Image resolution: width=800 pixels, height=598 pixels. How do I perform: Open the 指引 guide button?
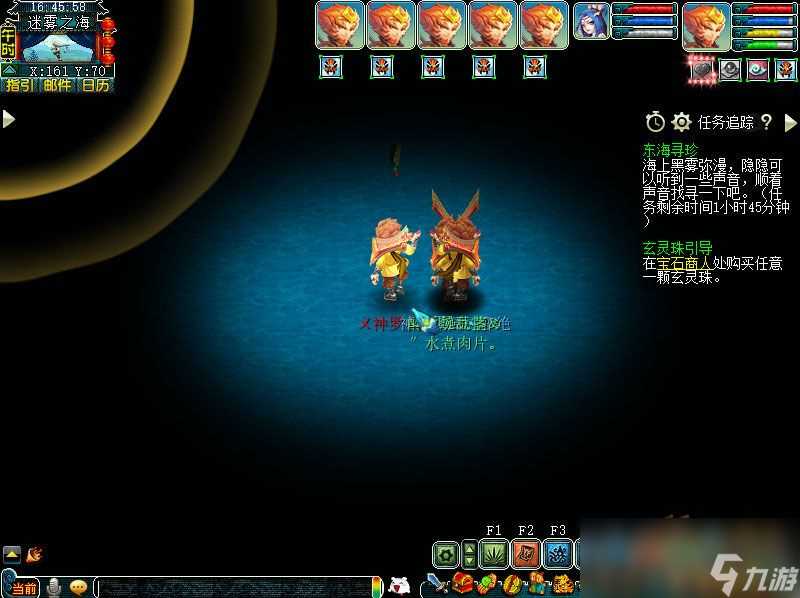pyautogui.click(x=19, y=85)
